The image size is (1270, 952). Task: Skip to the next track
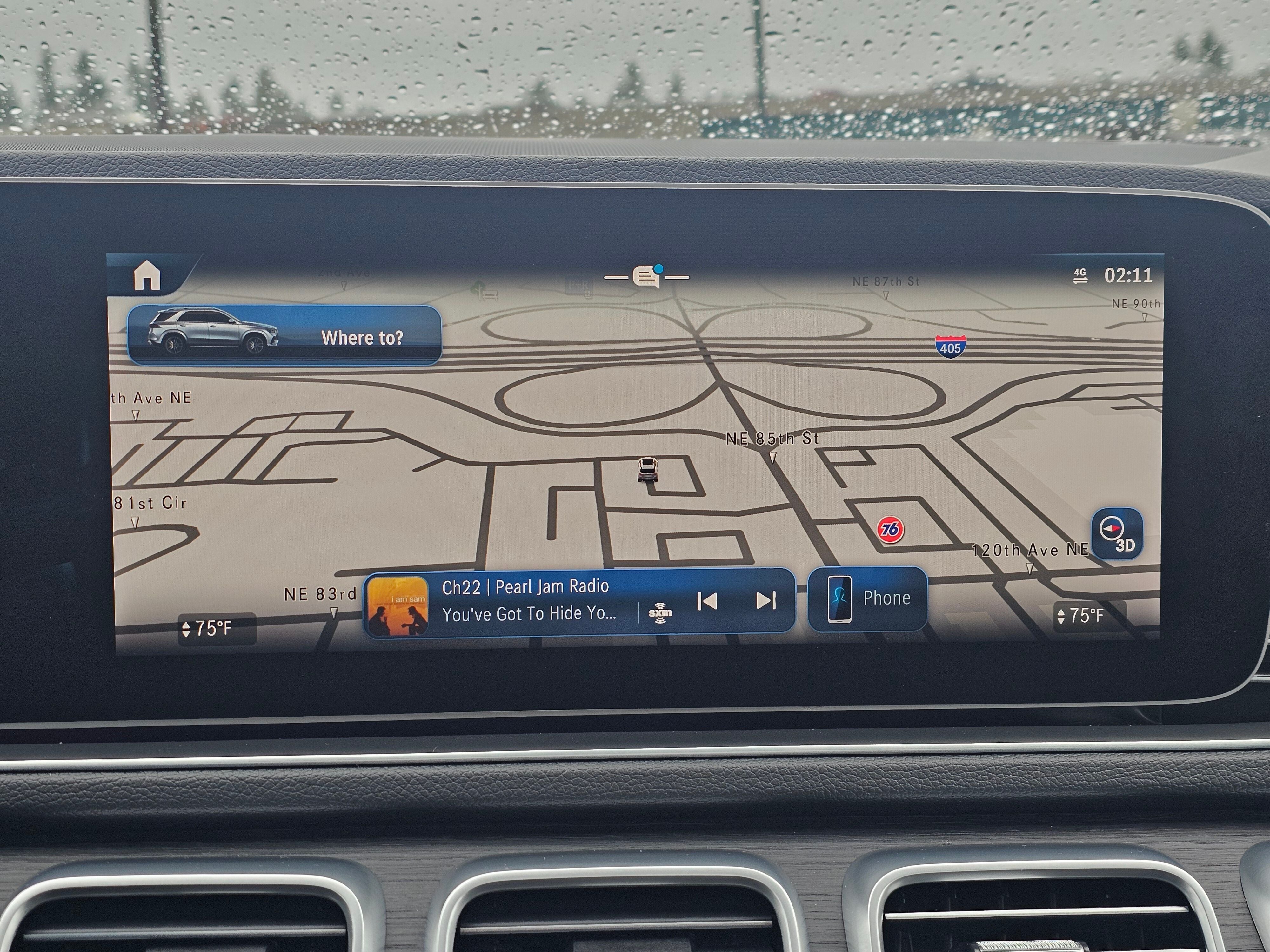point(766,601)
